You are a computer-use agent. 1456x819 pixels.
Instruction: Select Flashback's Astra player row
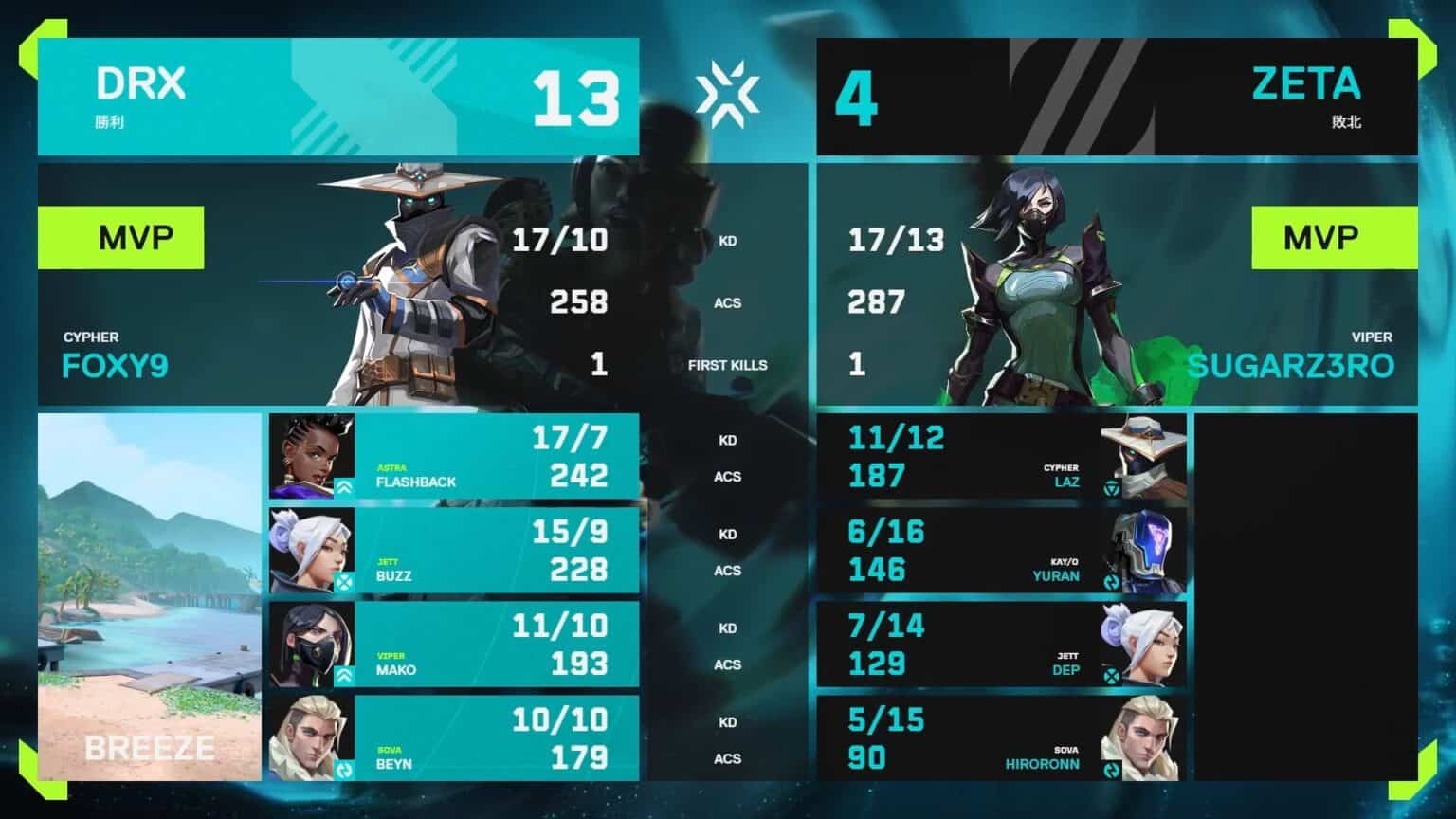point(453,456)
